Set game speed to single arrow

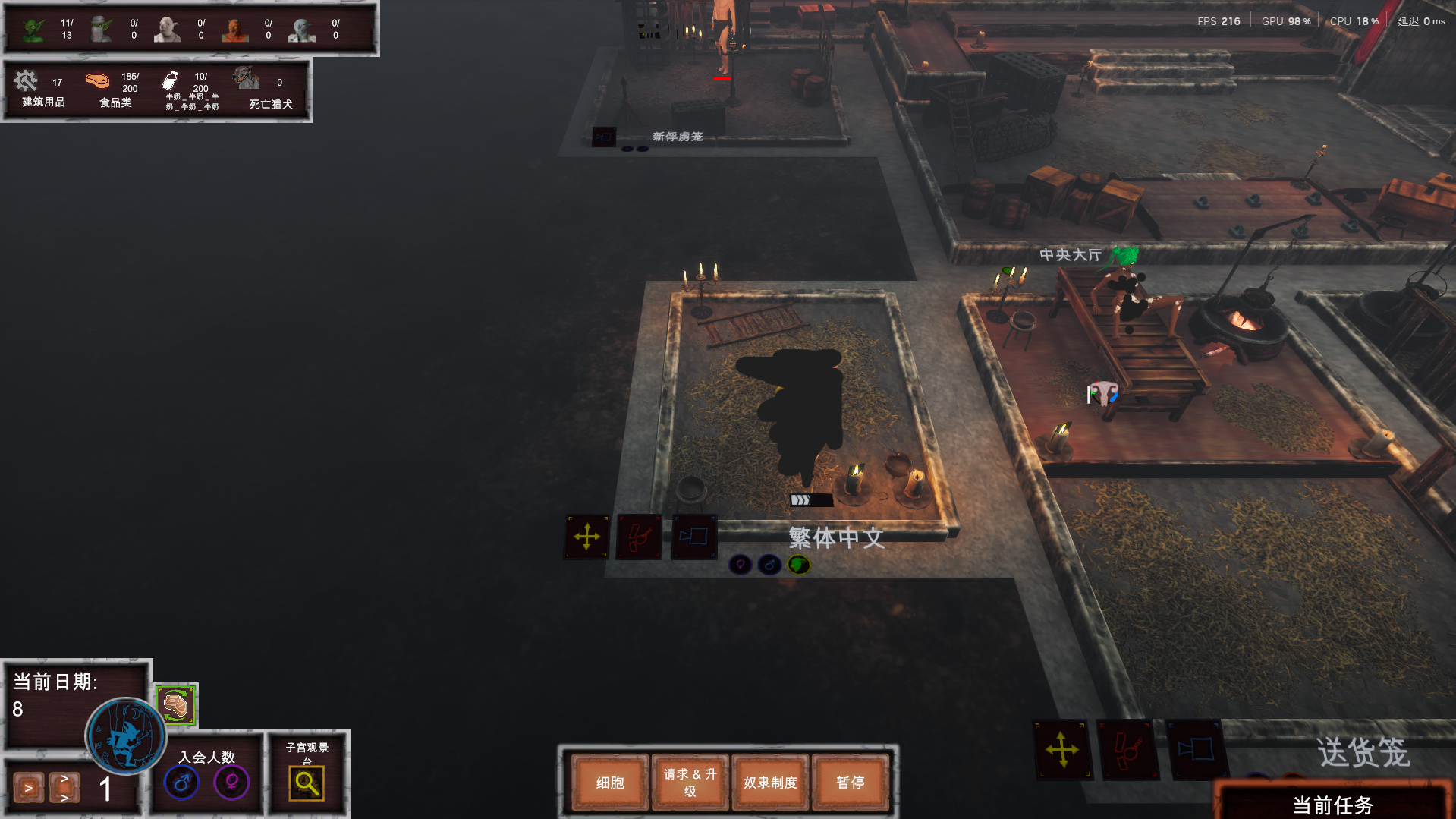(x=28, y=788)
